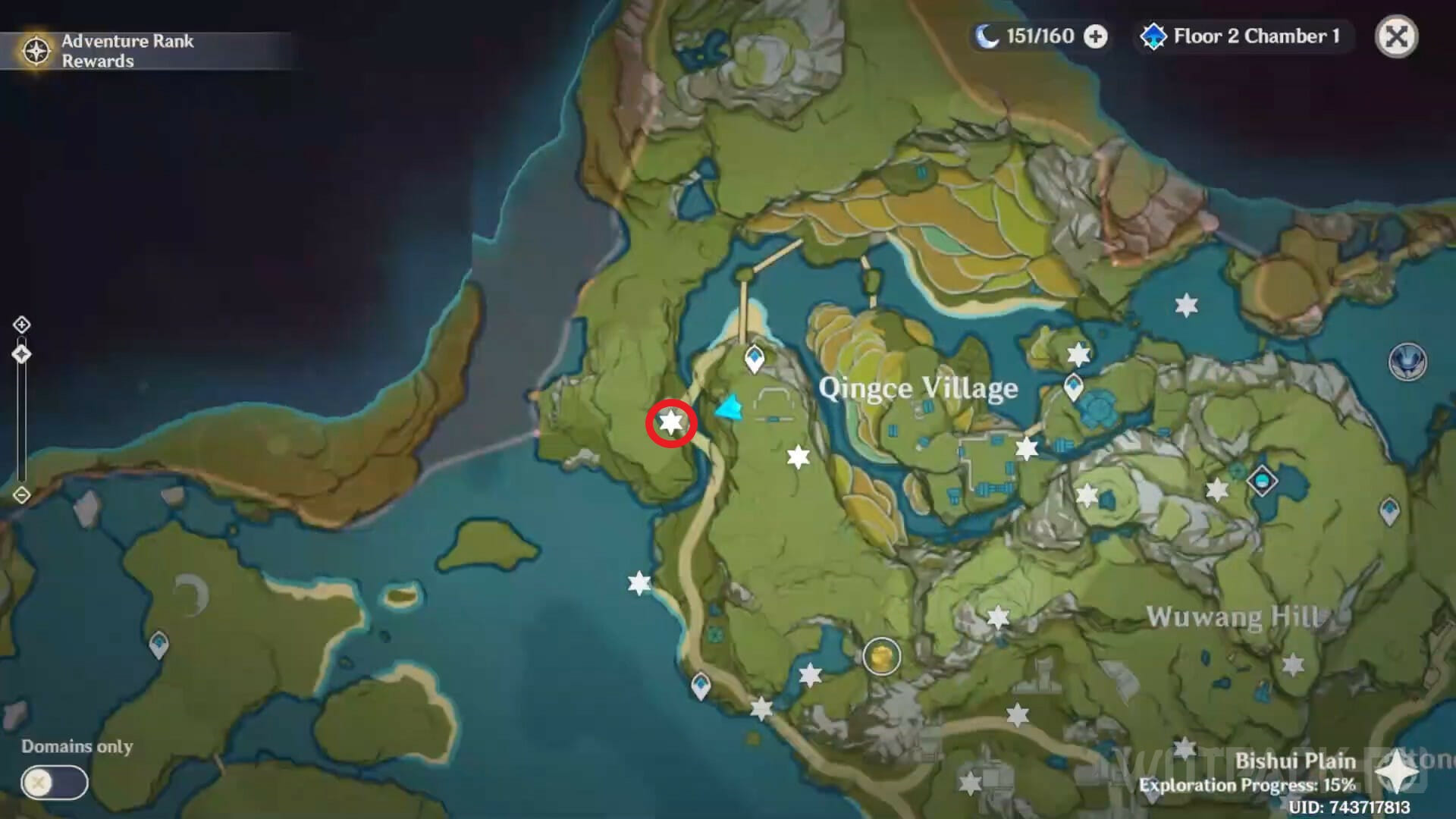Screen dimensions: 1456x819
Task: Select the waypoint on the southern coastal road
Action: click(701, 687)
